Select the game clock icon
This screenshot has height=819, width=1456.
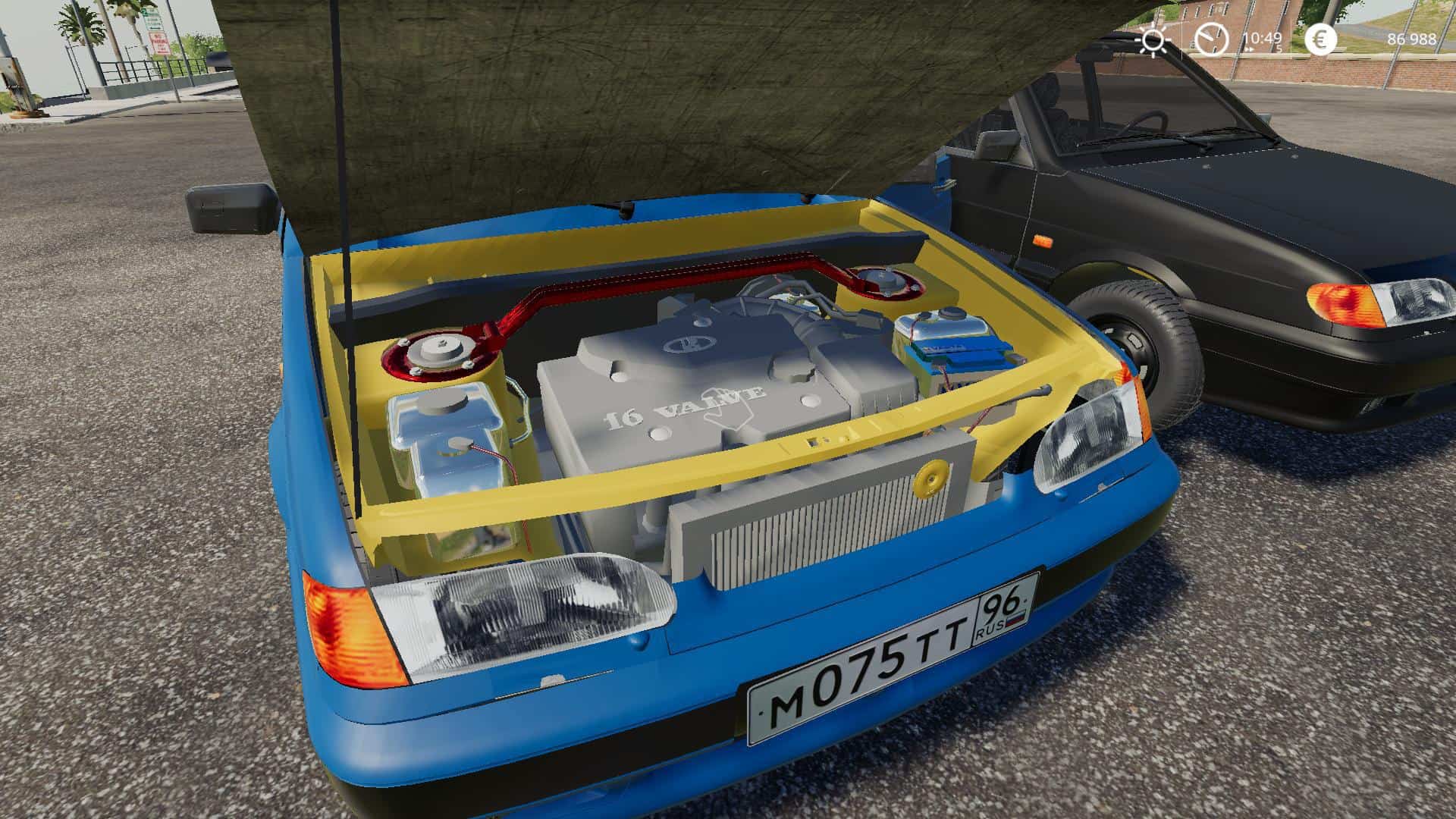point(1211,39)
